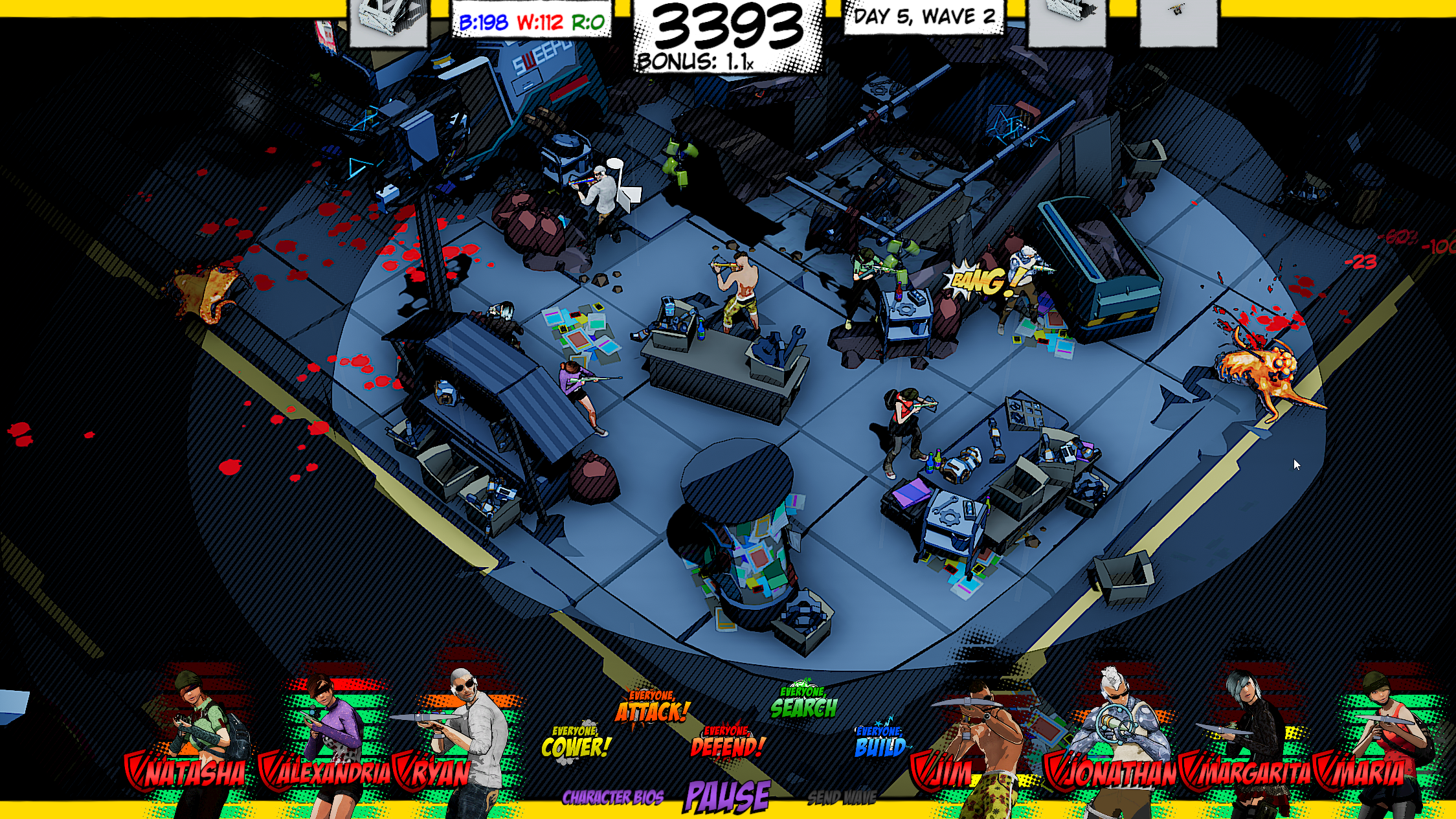The image size is (1456, 819).
Task: Issue the Everyone Cower command
Action: (x=576, y=745)
